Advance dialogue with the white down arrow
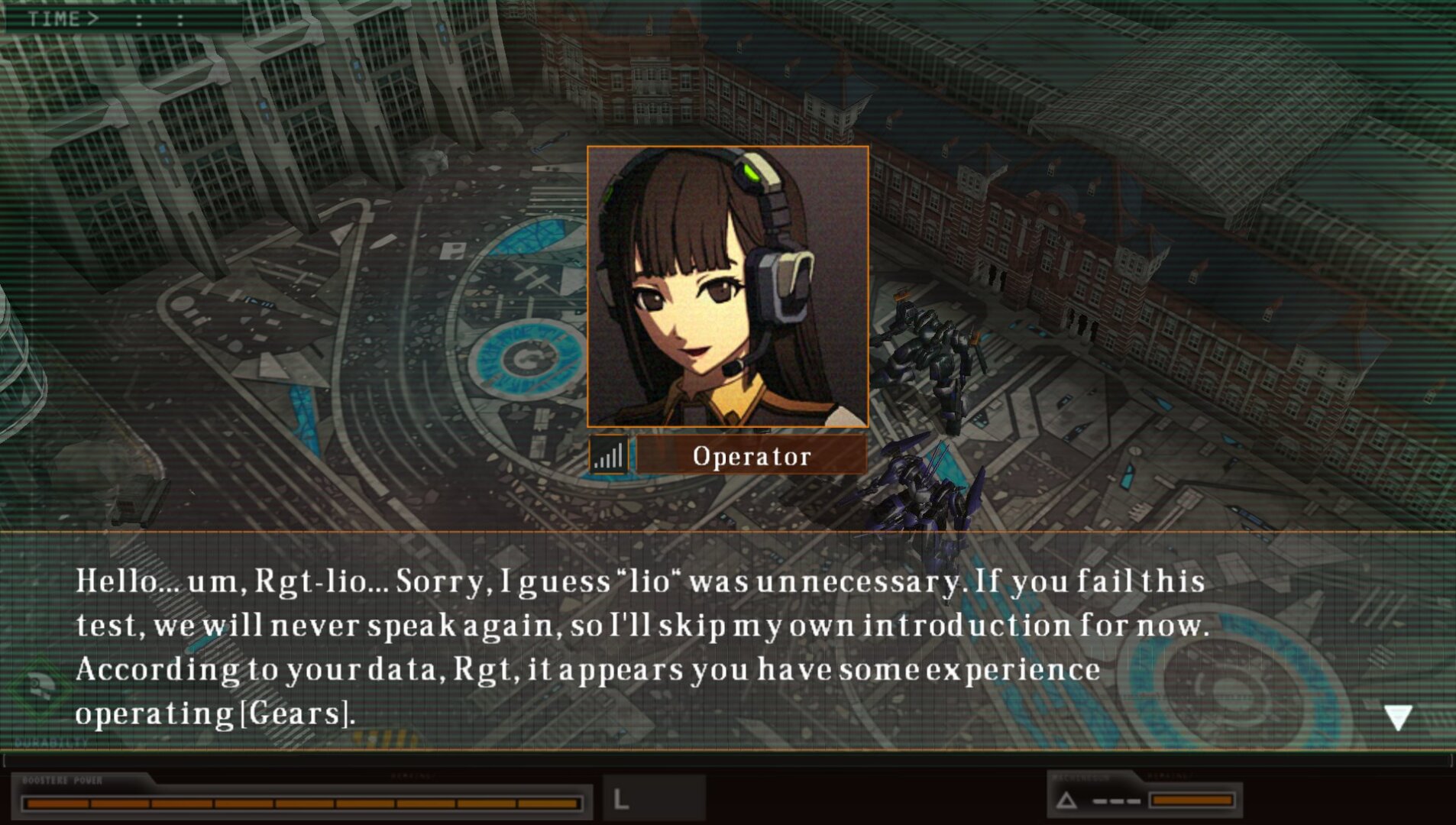Image resolution: width=1456 pixels, height=825 pixels. click(x=1397, y=717)
